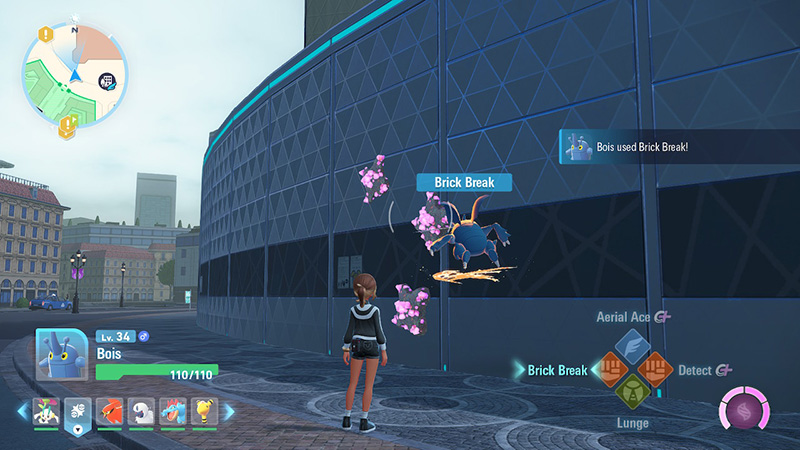Select the top-left yellow exclamation map marker
The width and height of the screenshot is (800, 450).
tap(45, 34)
